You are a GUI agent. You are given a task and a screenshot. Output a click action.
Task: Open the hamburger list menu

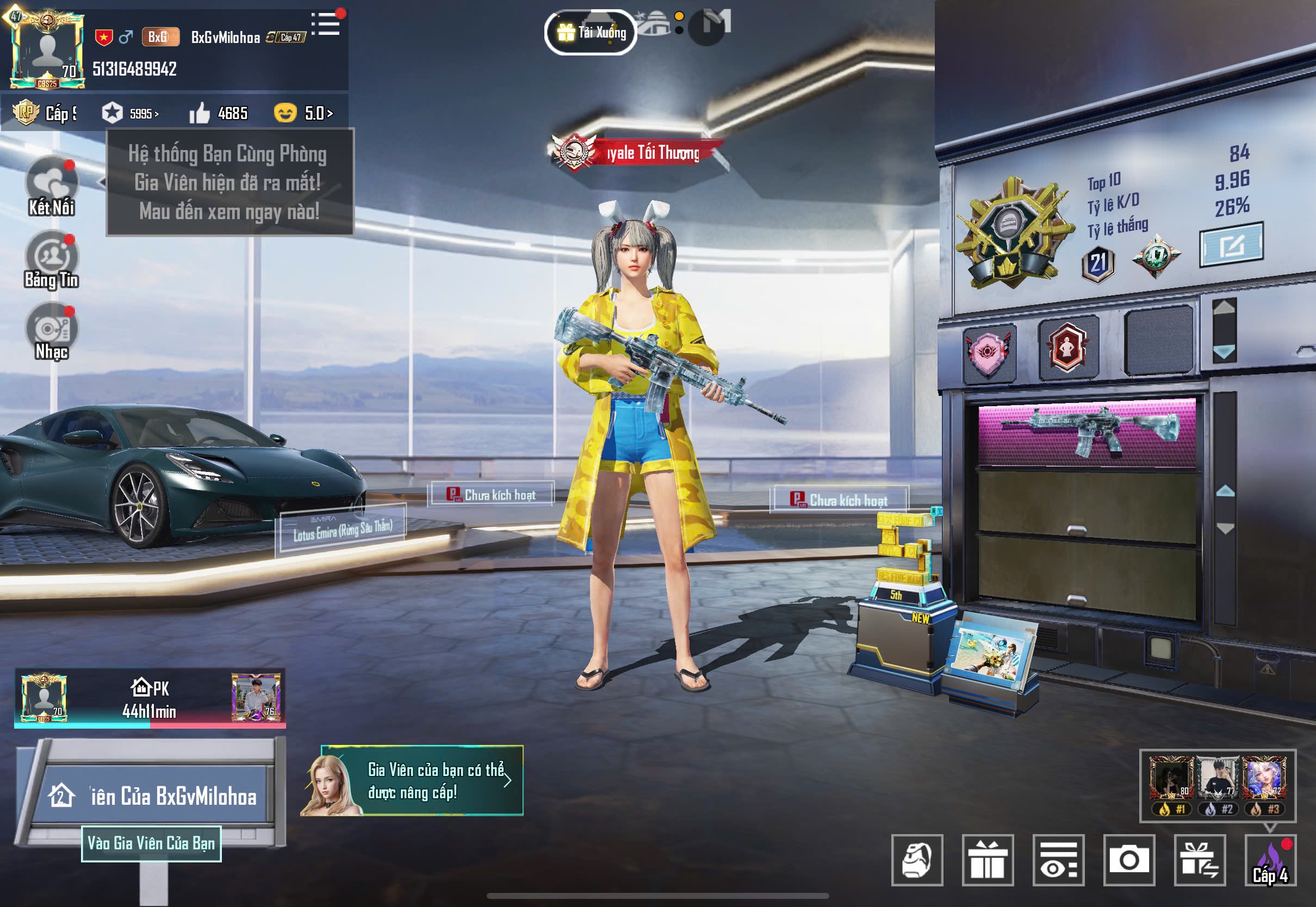(326, 24)
